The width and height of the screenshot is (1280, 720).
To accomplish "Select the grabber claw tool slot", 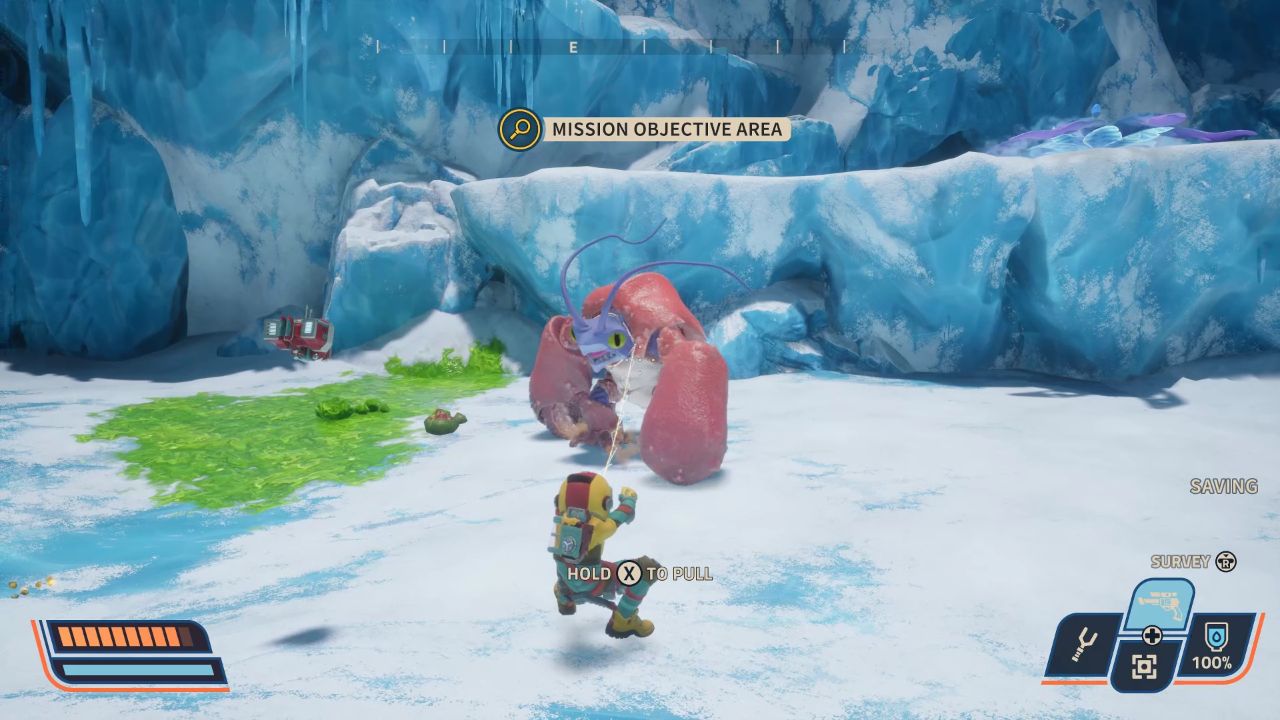I will point(1081,646).
